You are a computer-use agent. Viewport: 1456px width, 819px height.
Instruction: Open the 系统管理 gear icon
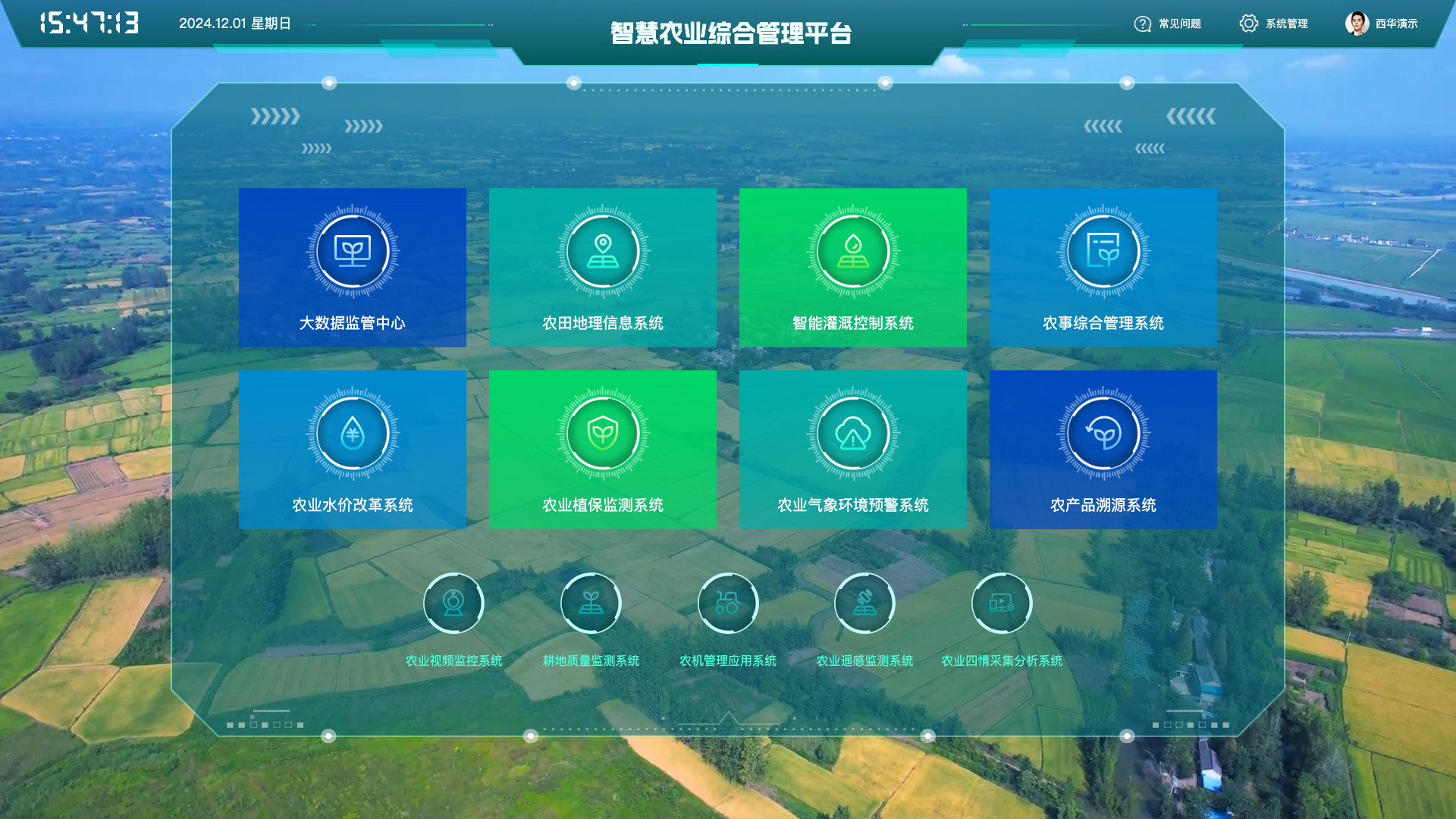pos(1248,24)
